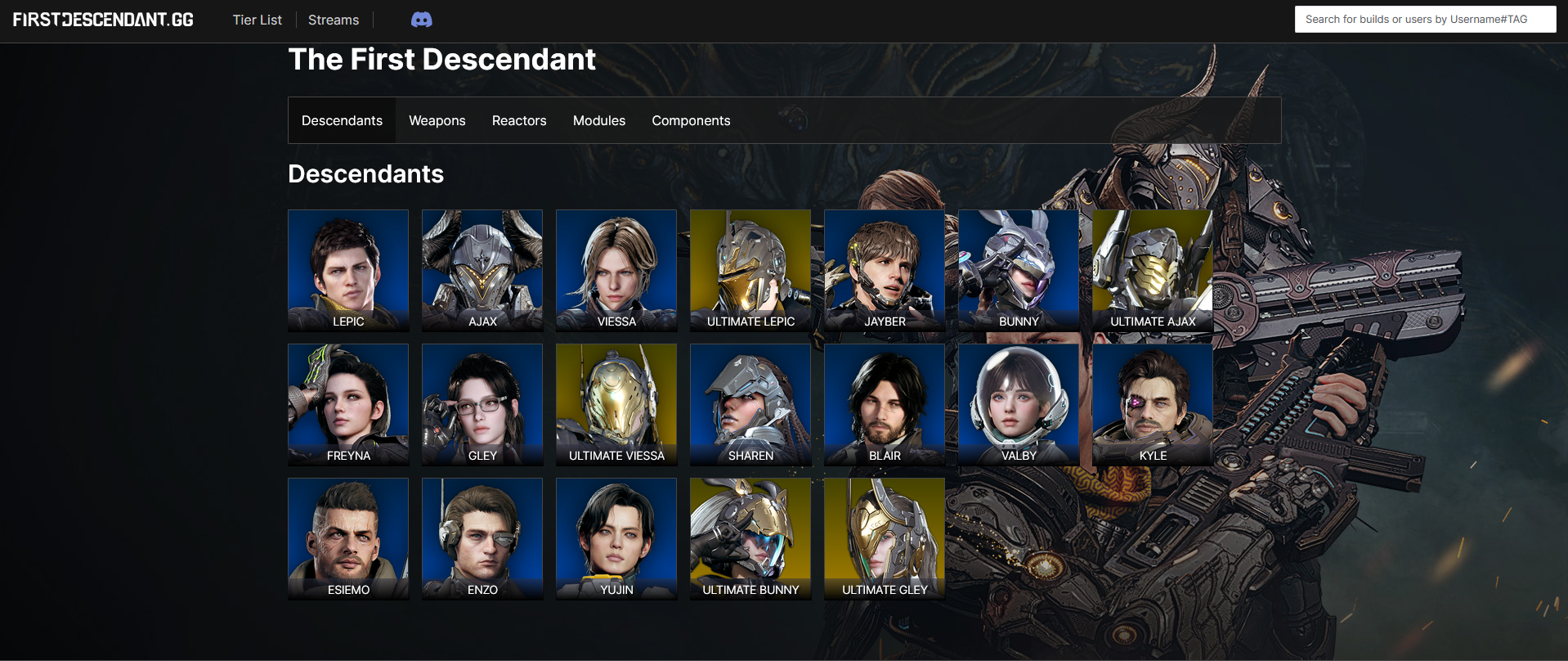Select the Lepic descendant portrait
The width and height of the screenshot is (1568, 661).
[x=347, y=270]
